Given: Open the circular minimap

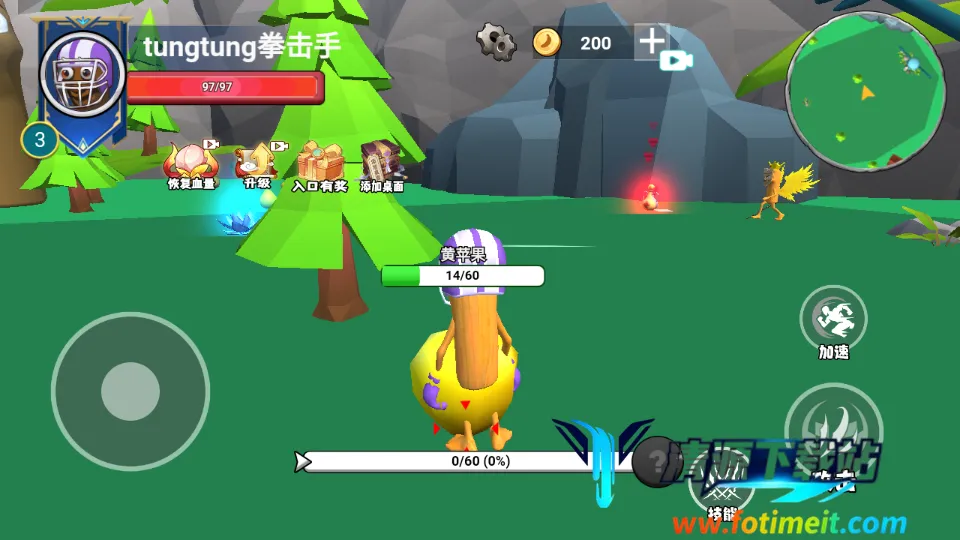Looking at the screenshot, I should click(x=865, y=91).
